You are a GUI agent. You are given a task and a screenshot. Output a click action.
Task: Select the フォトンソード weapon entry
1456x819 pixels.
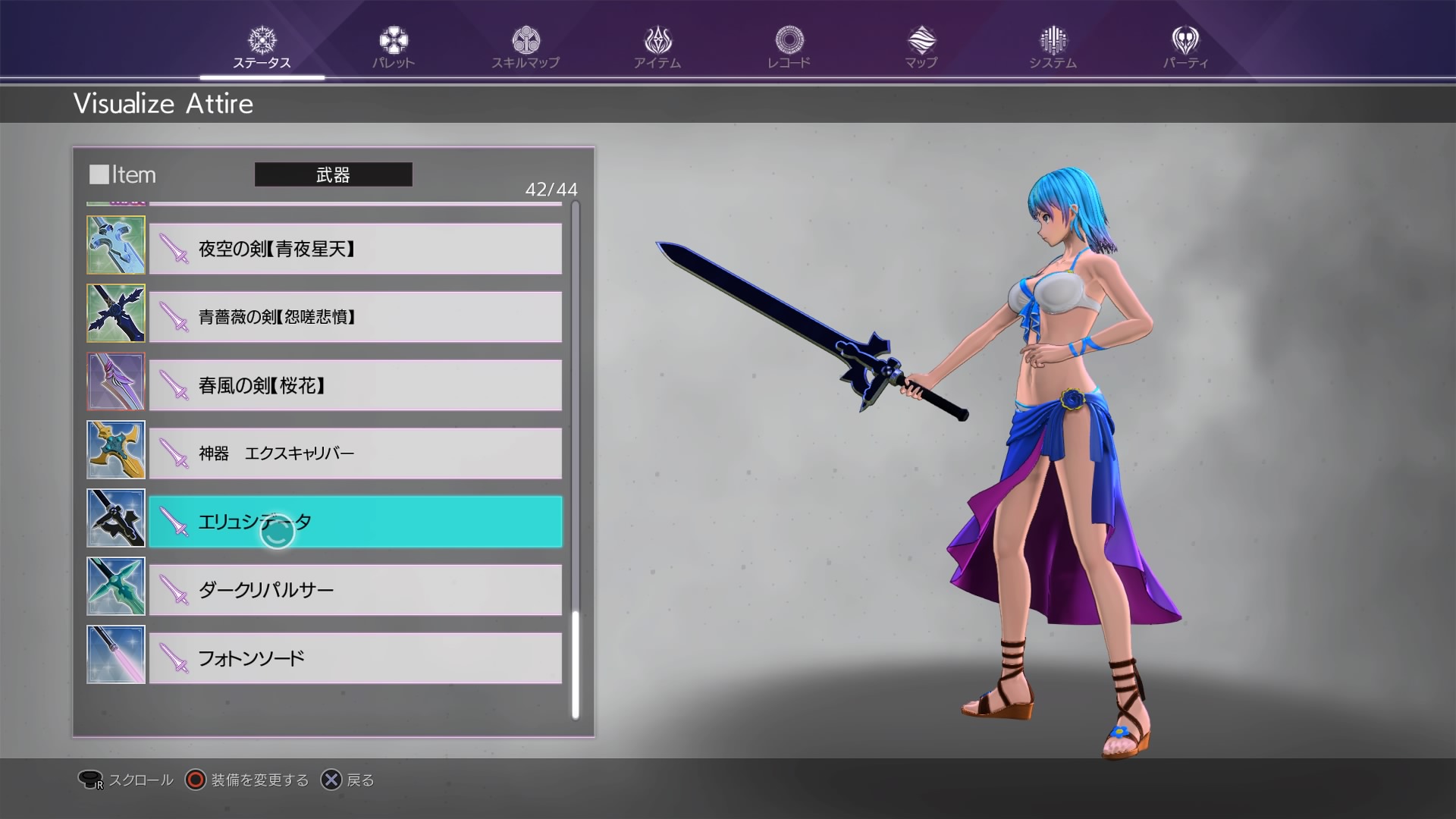(355, 658)
